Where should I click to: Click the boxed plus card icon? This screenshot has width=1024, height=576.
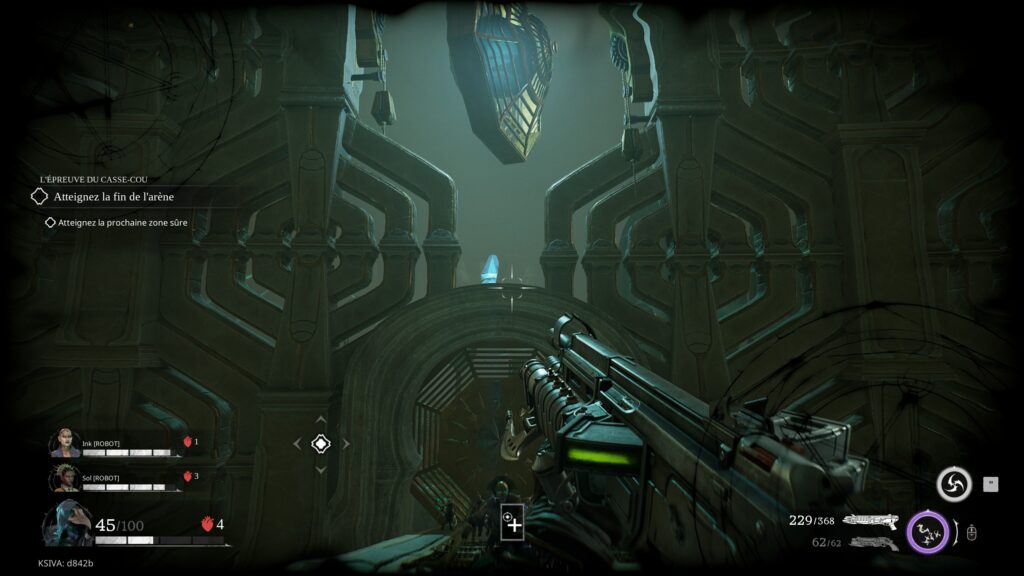click(x=512, y=522)
